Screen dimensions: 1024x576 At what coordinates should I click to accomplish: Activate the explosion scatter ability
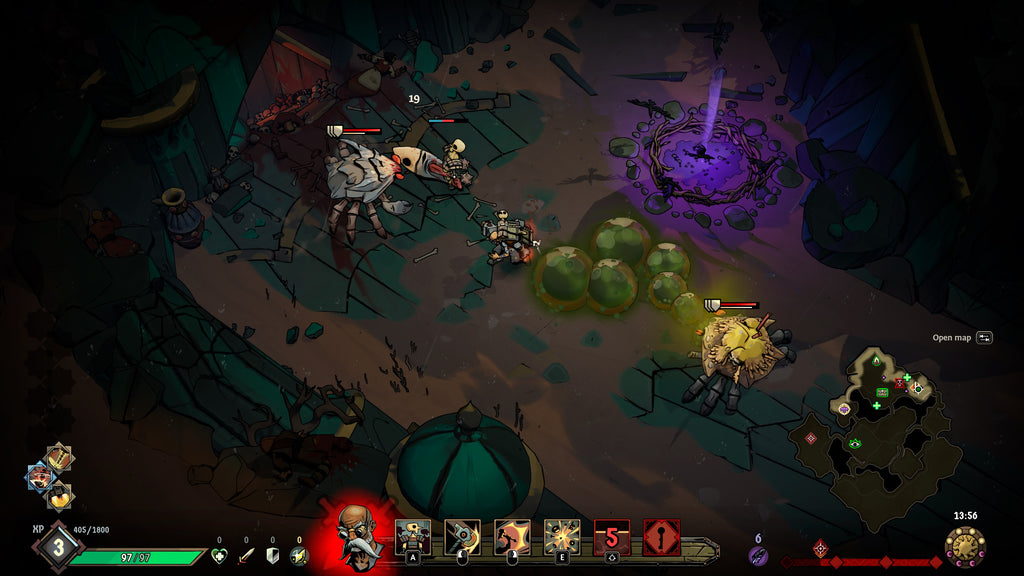[x=562, y=537]
